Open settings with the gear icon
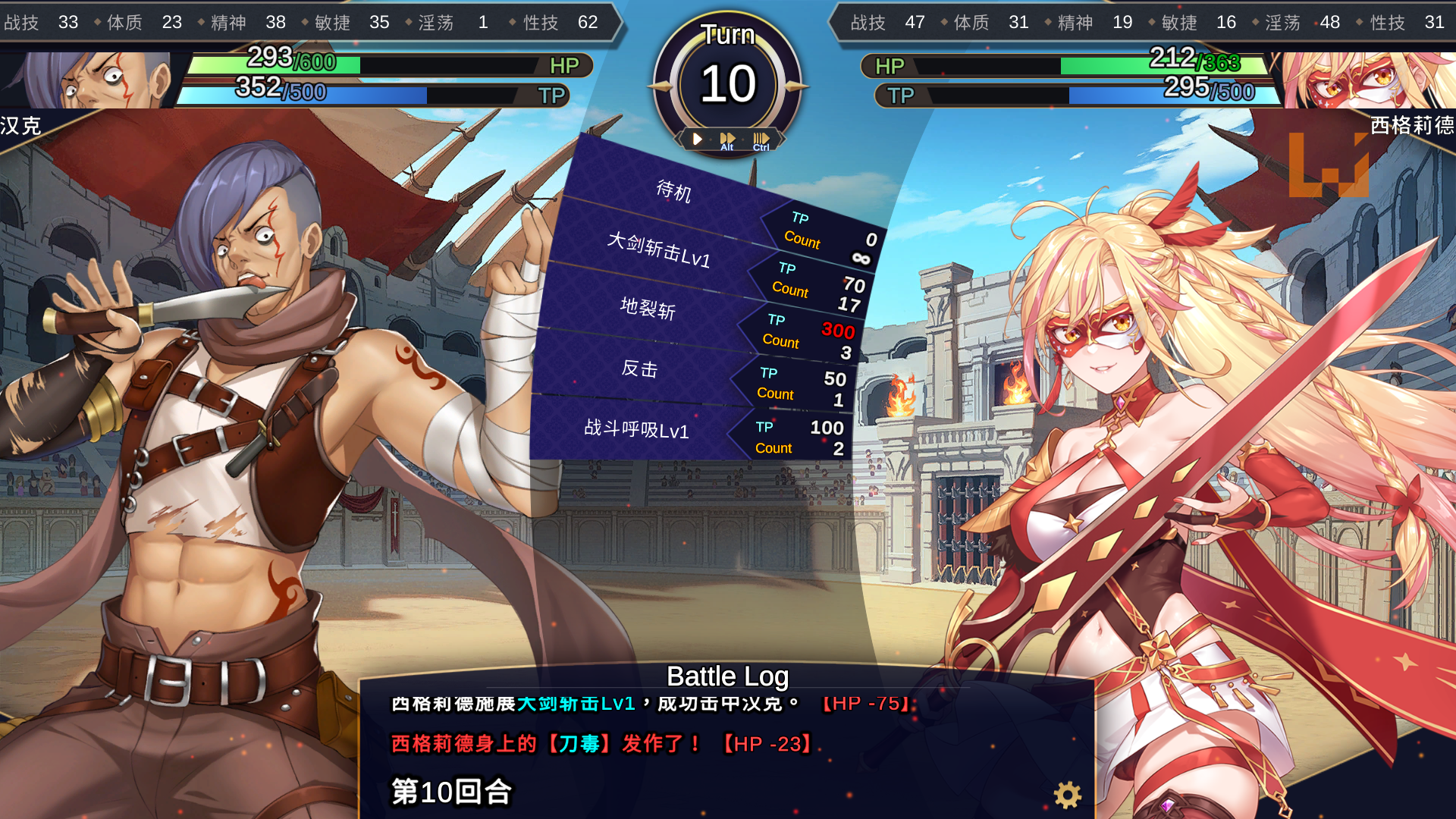This screenshot has width=1456, height=819. (x=1067, y=795)
